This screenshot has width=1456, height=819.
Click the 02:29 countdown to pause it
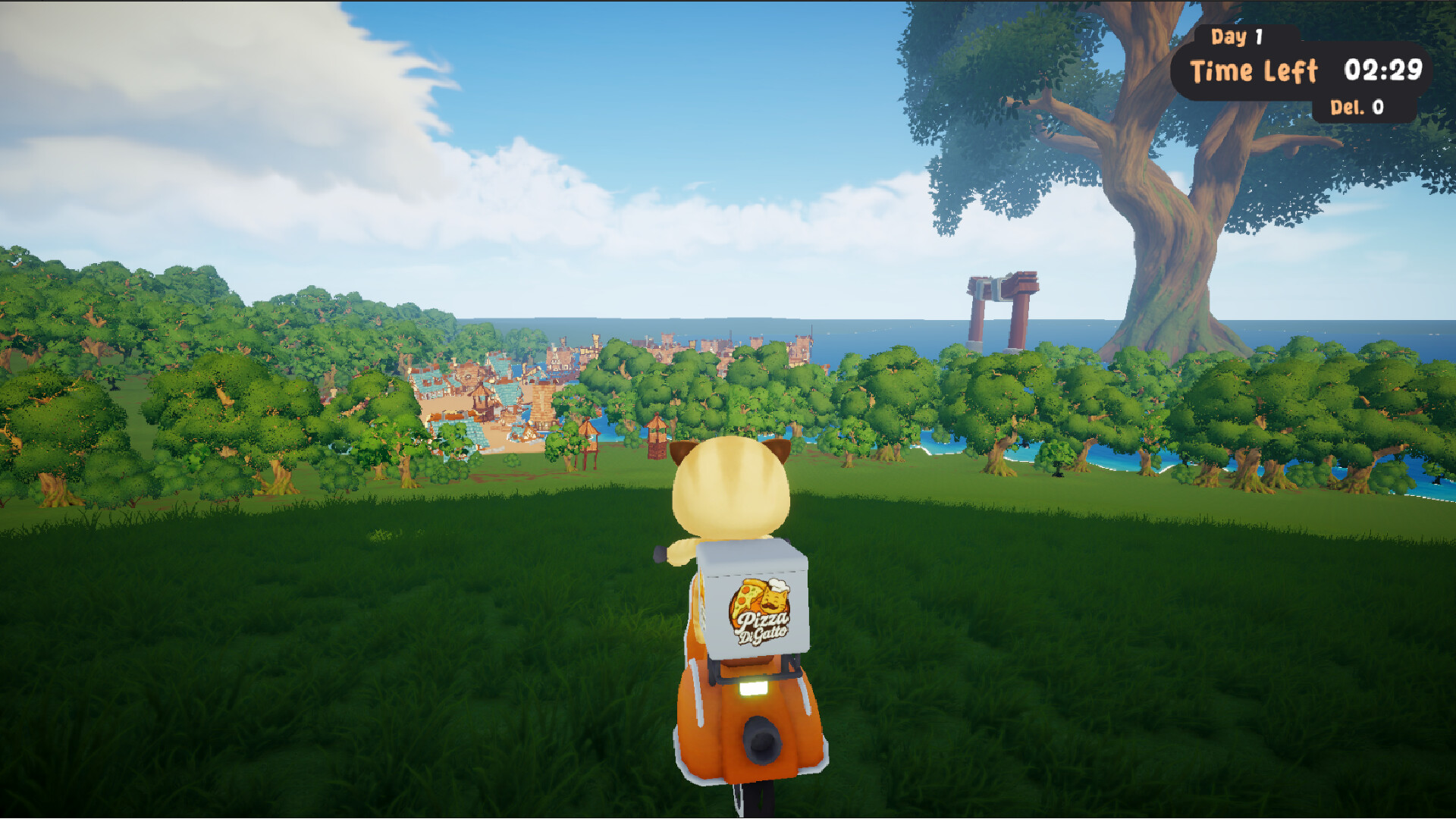[x=1385, y=71]
